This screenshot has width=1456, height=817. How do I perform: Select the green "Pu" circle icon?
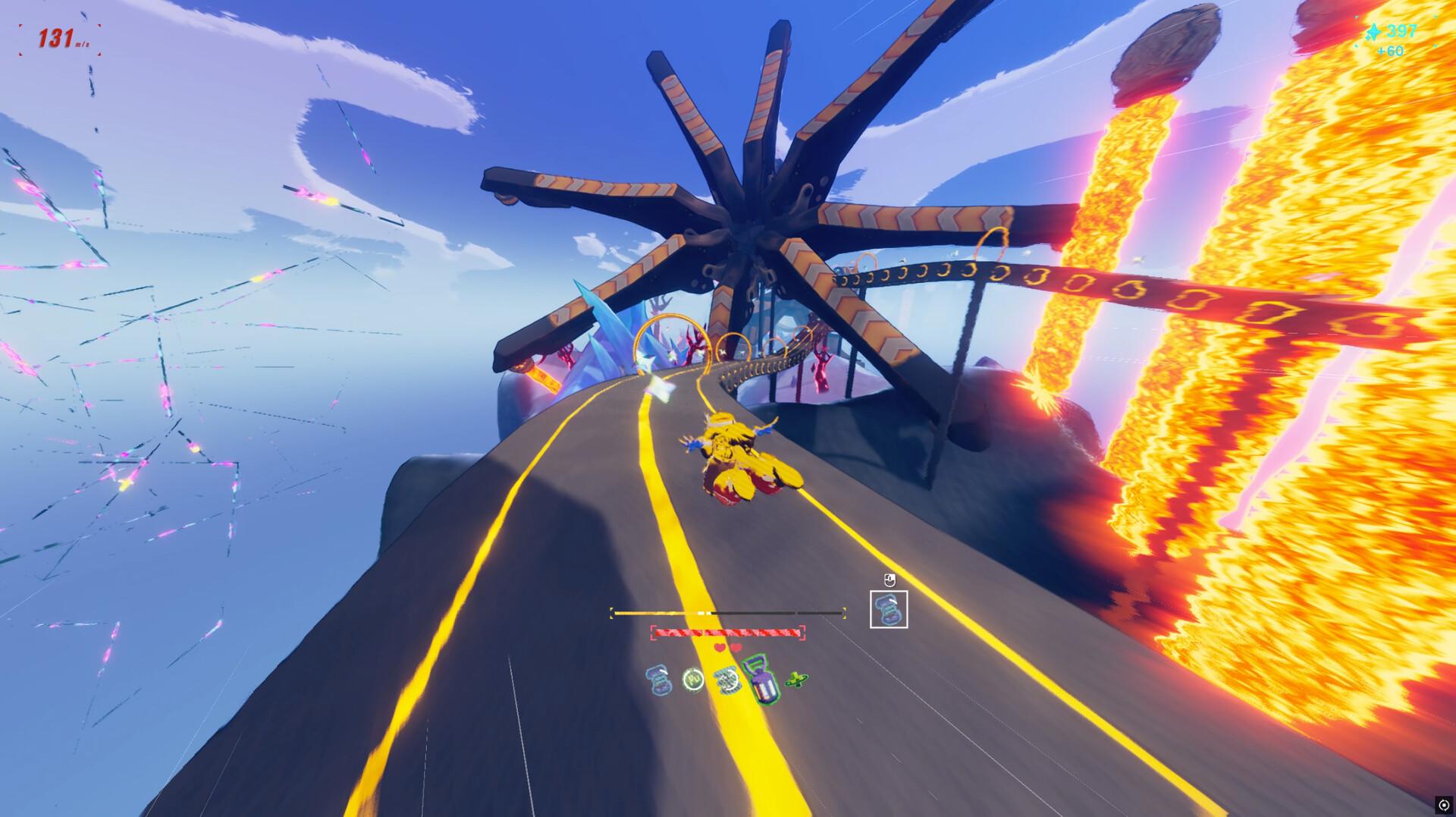coord(693,679)
